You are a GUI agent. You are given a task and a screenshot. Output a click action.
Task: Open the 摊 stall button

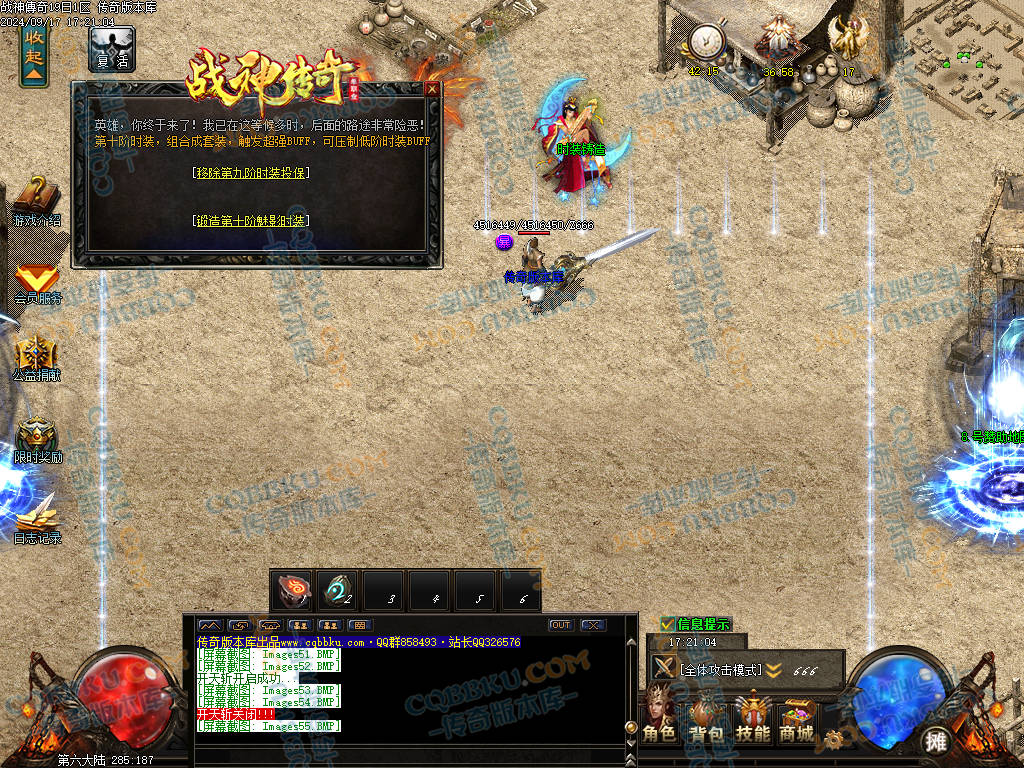click(x=935, y=741)
